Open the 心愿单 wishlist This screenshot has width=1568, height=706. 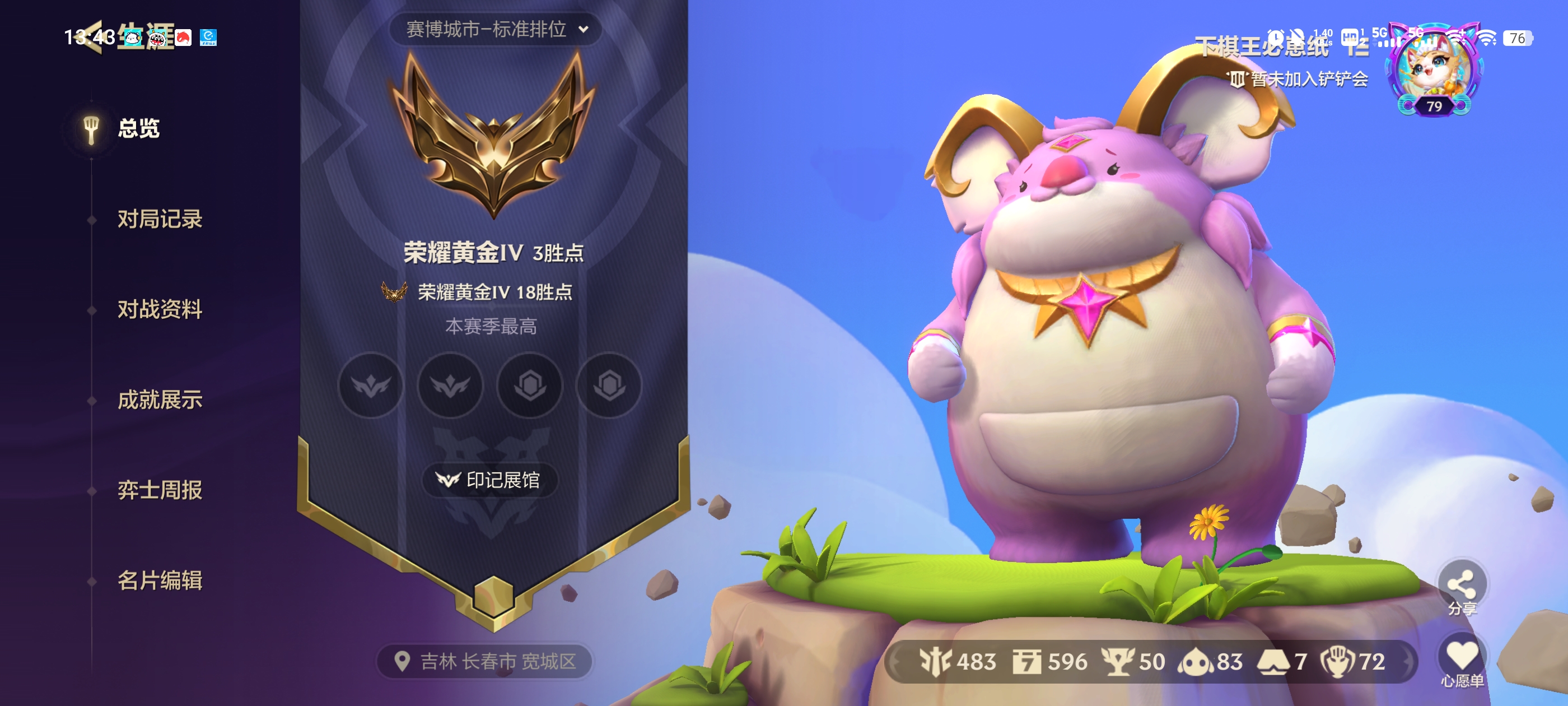click(x=1462, y=662)
